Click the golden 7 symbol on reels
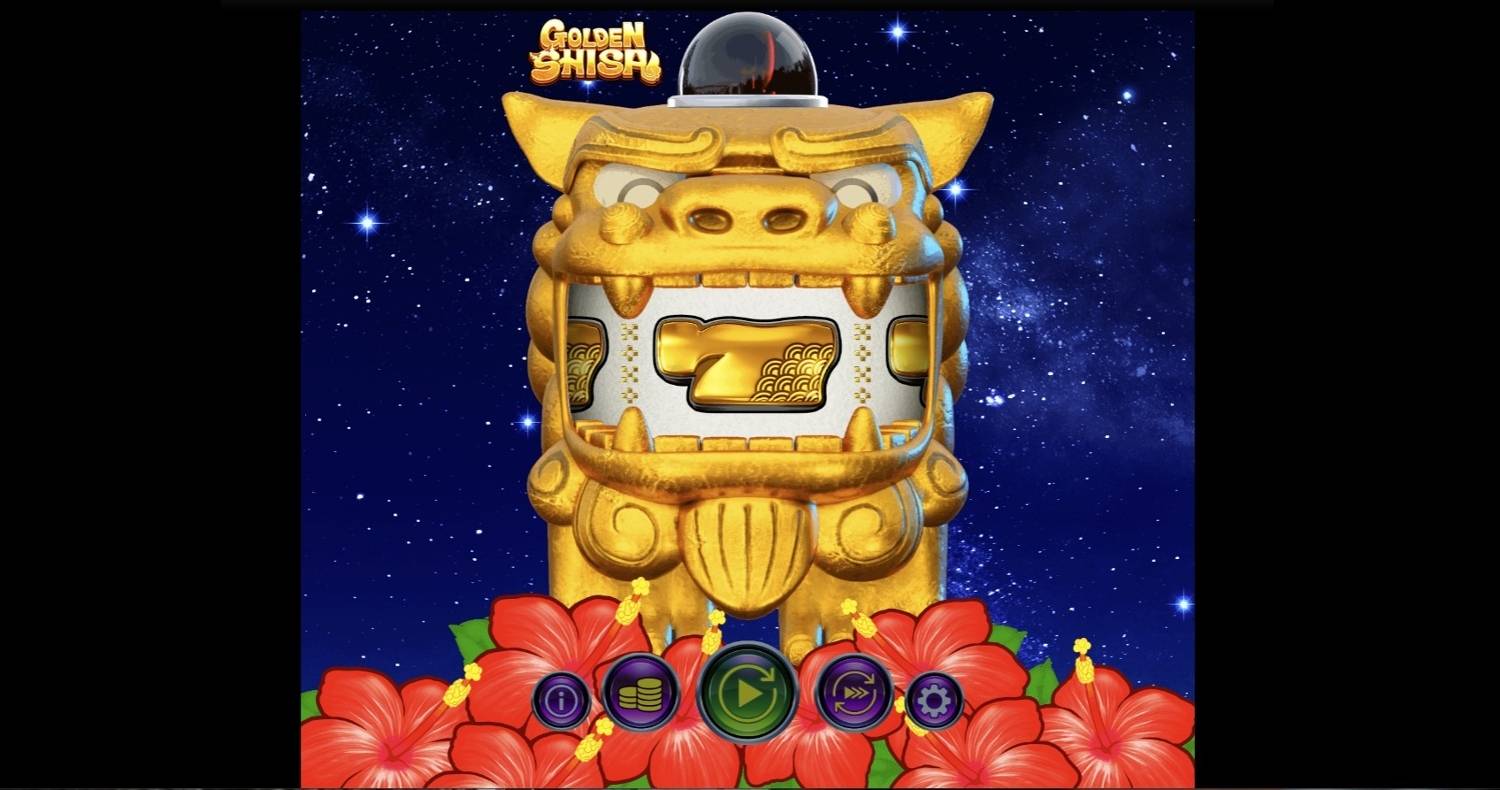 748,363
